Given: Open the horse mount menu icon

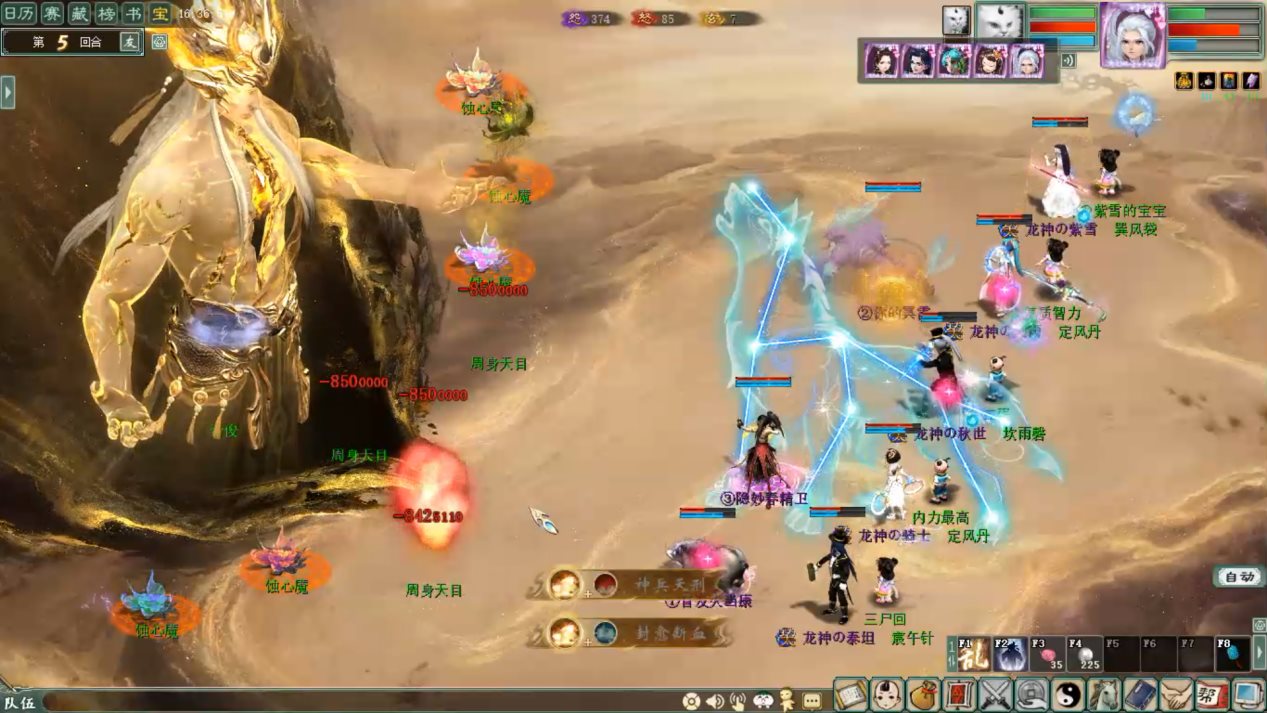Looking at the screenshot, I should (x=1104, y=693).
